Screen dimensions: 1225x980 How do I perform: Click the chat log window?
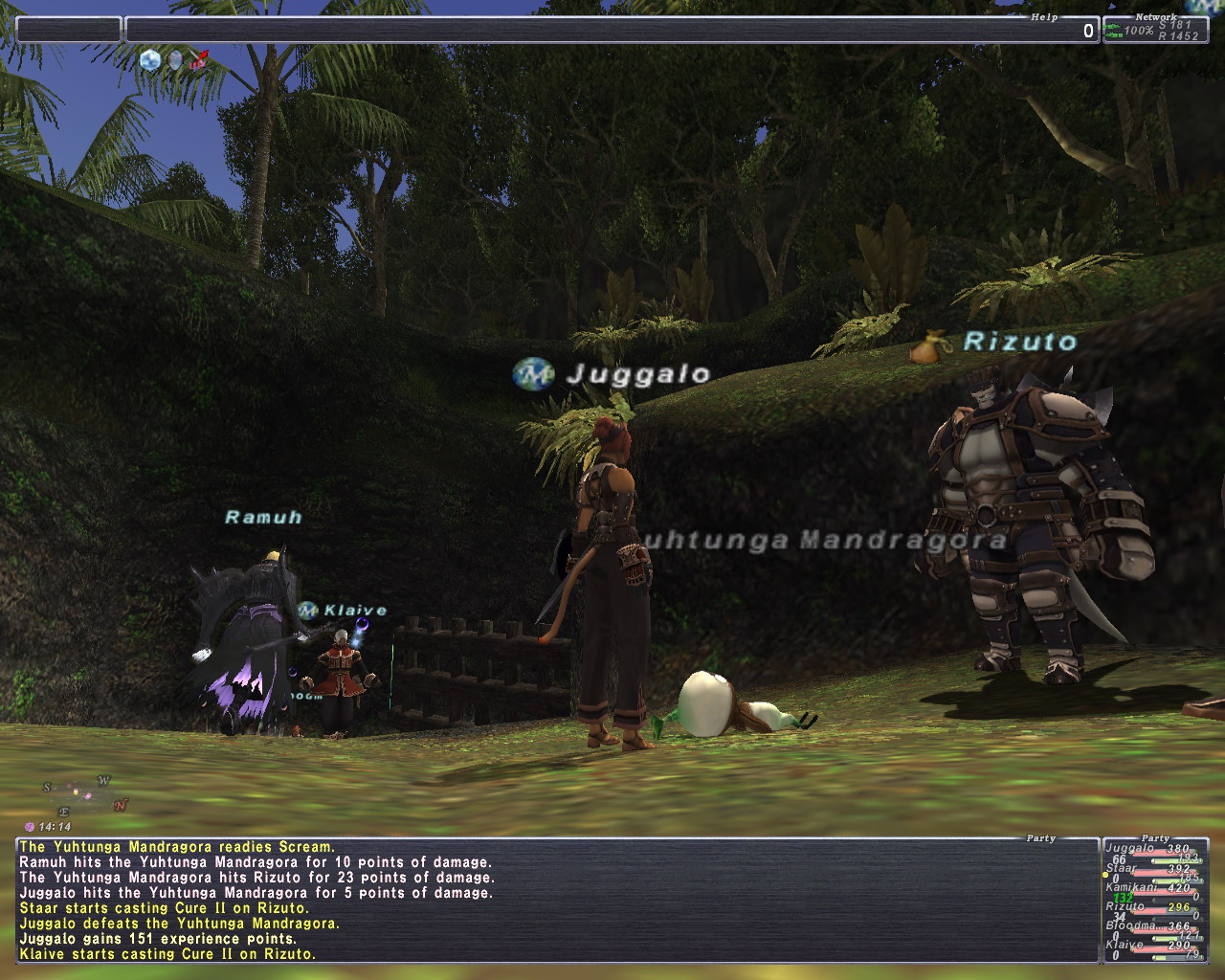[555, 900]
